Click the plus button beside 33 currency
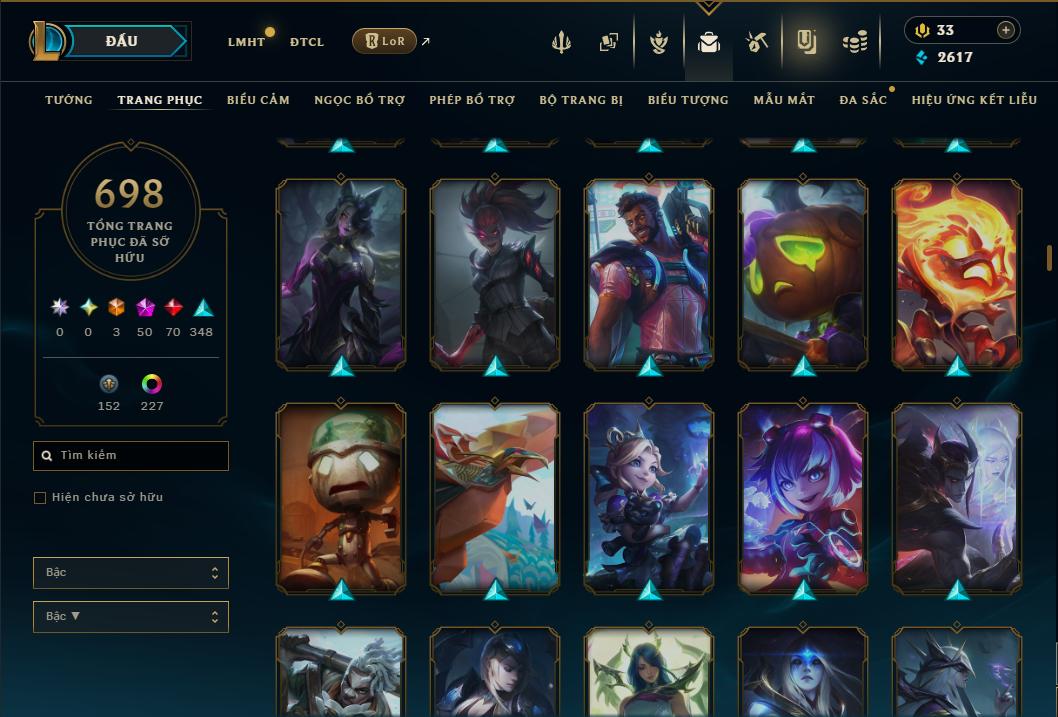The width and height of the screenshot is (1058, 717). 1006,30
